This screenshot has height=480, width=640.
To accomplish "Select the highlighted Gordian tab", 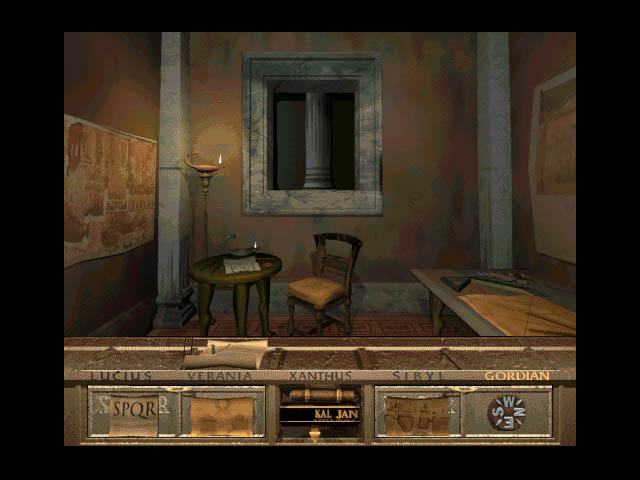I will (x=517, y=376).
